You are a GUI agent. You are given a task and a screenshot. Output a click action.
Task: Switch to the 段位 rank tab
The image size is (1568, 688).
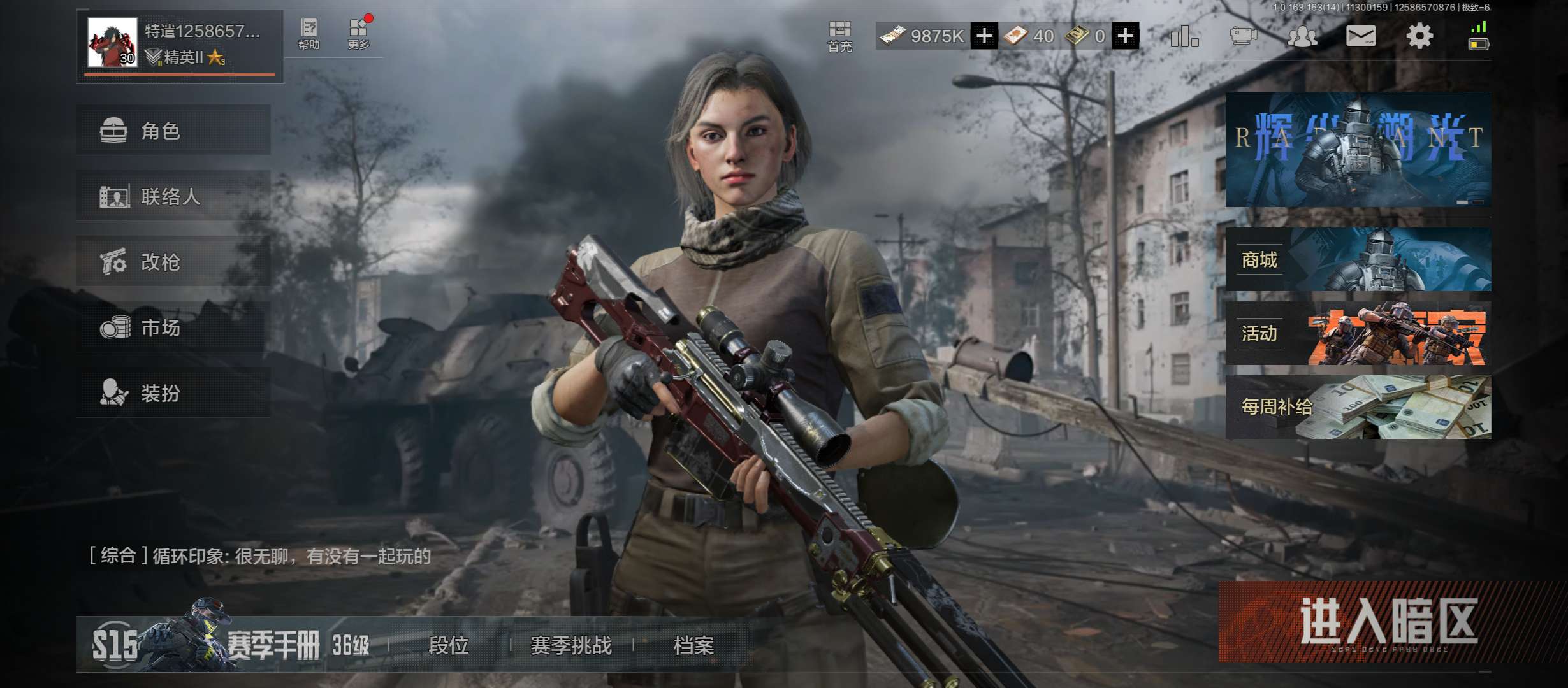449,645
